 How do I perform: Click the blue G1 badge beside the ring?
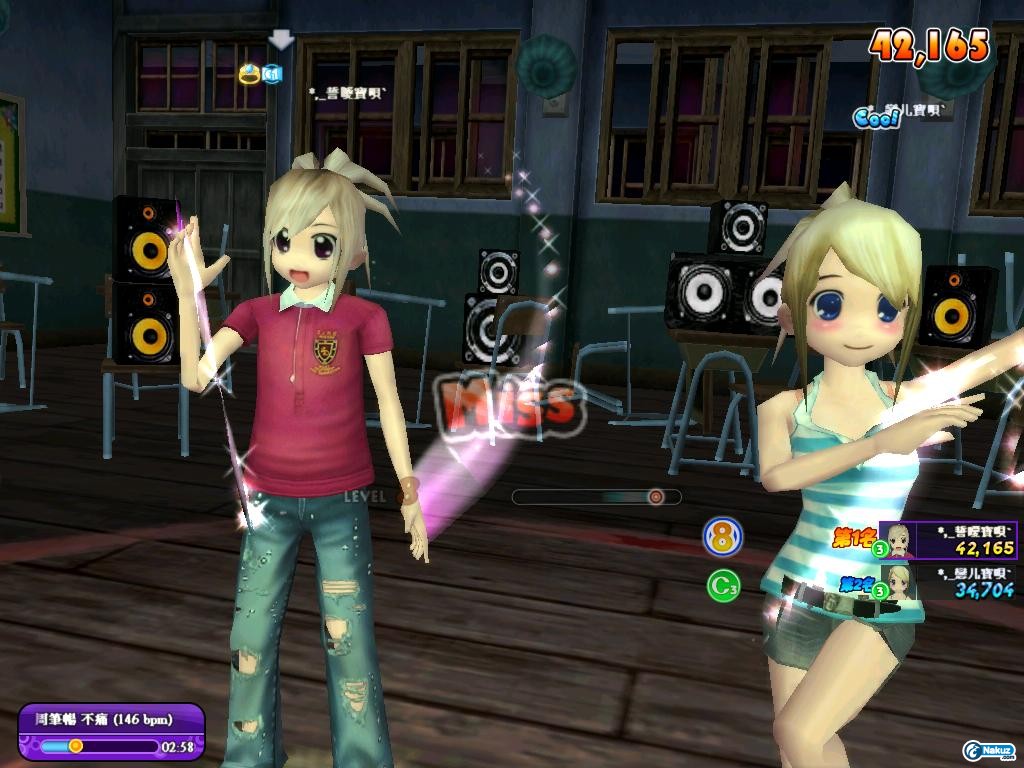(272, 73)
